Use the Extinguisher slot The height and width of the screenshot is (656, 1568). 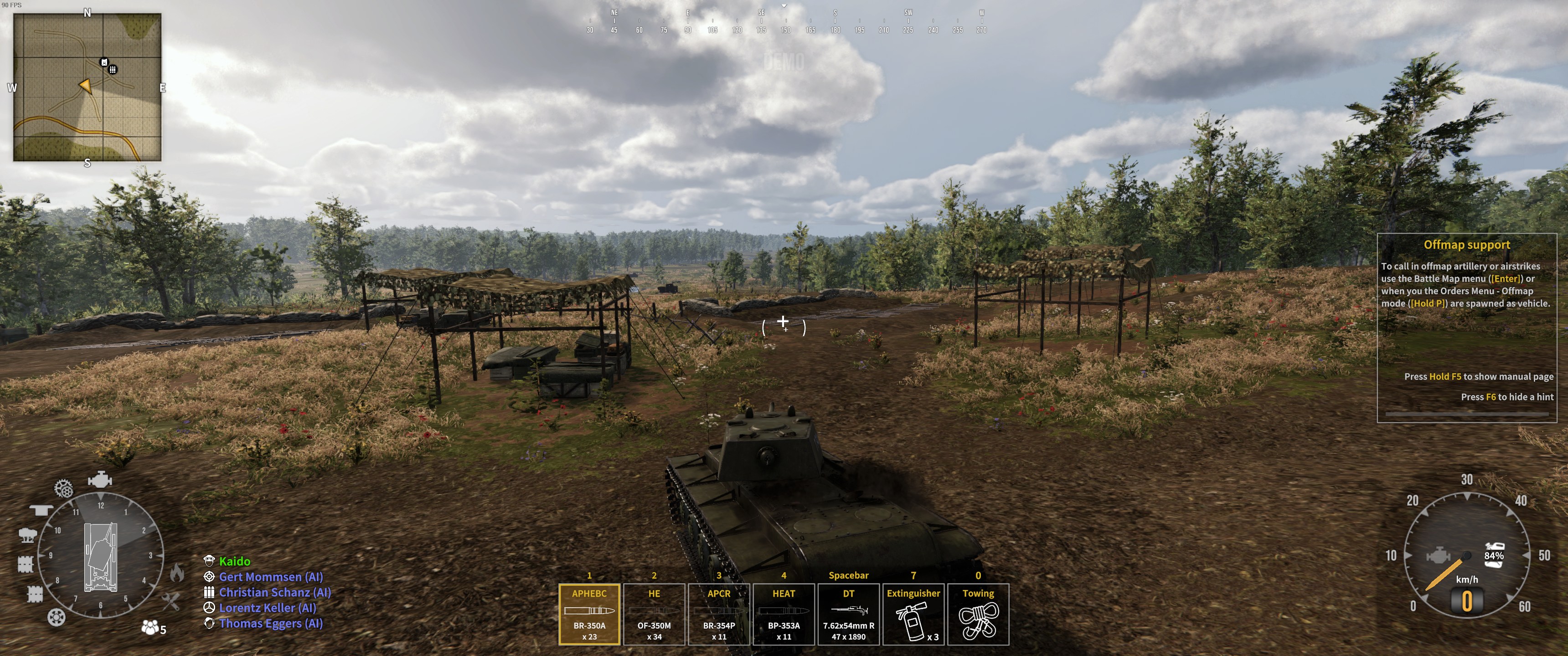(x=913, y=614)
